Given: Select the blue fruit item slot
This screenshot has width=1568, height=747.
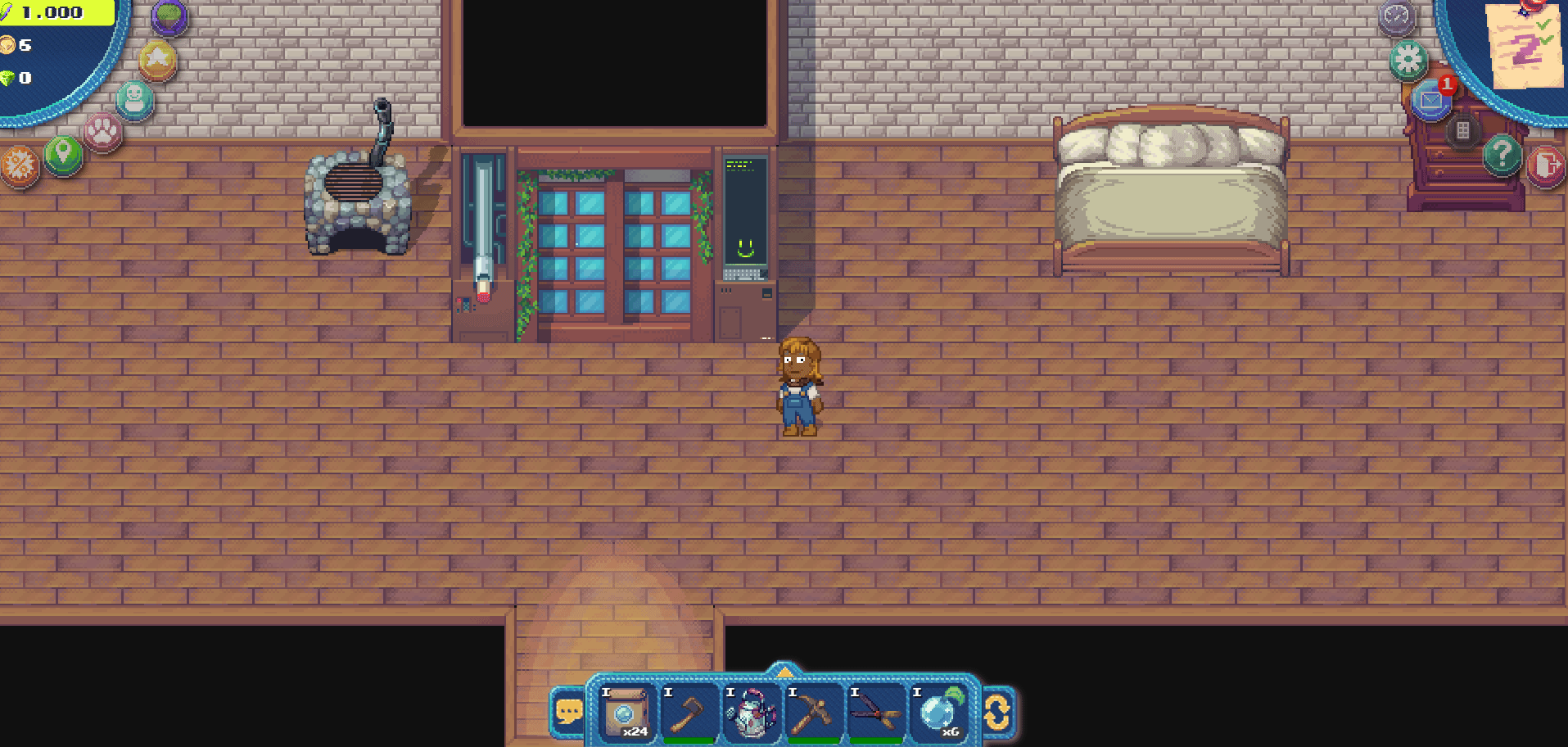Looking at the screenshot, I should [x=938, y=711].
